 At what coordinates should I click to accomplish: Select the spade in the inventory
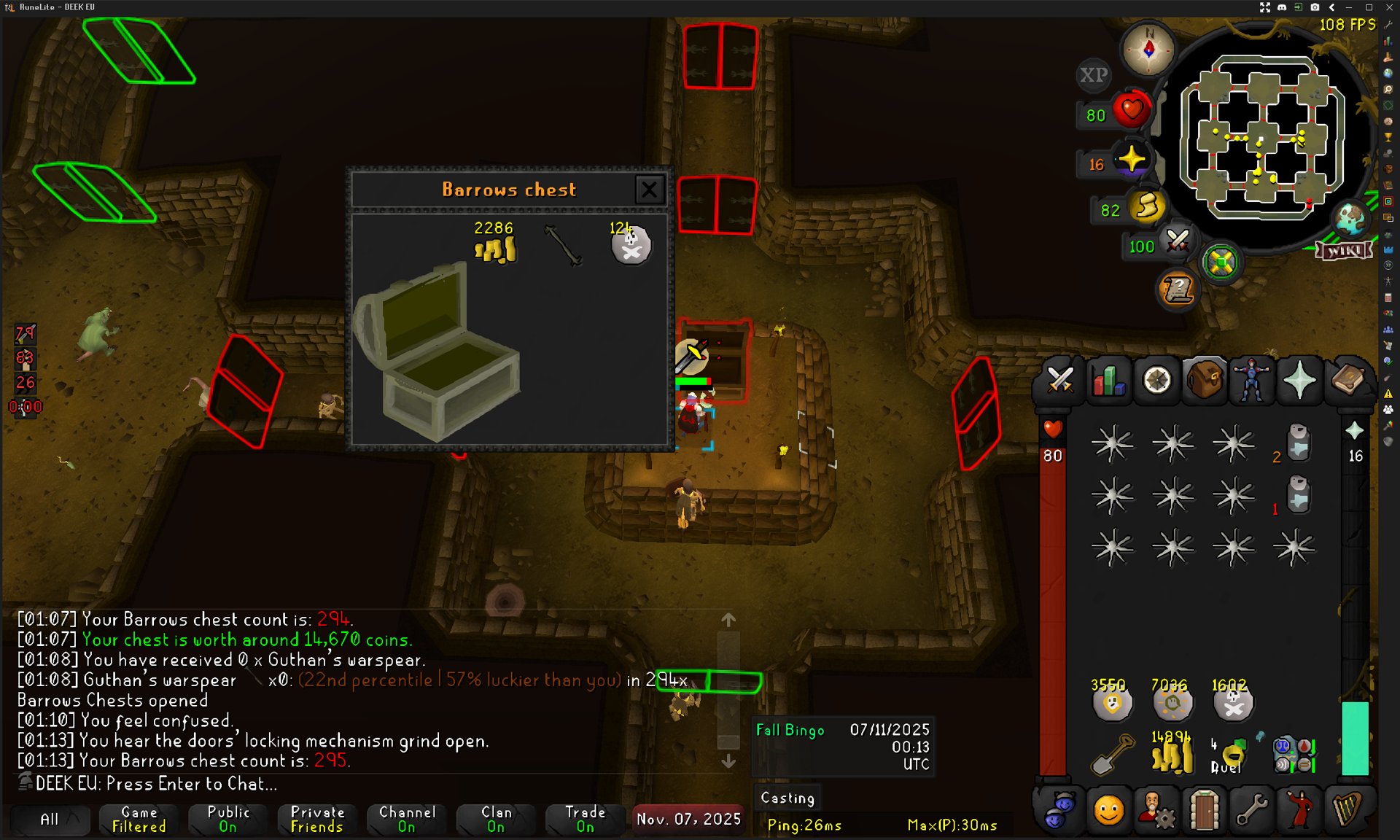tap(1112, 755)
